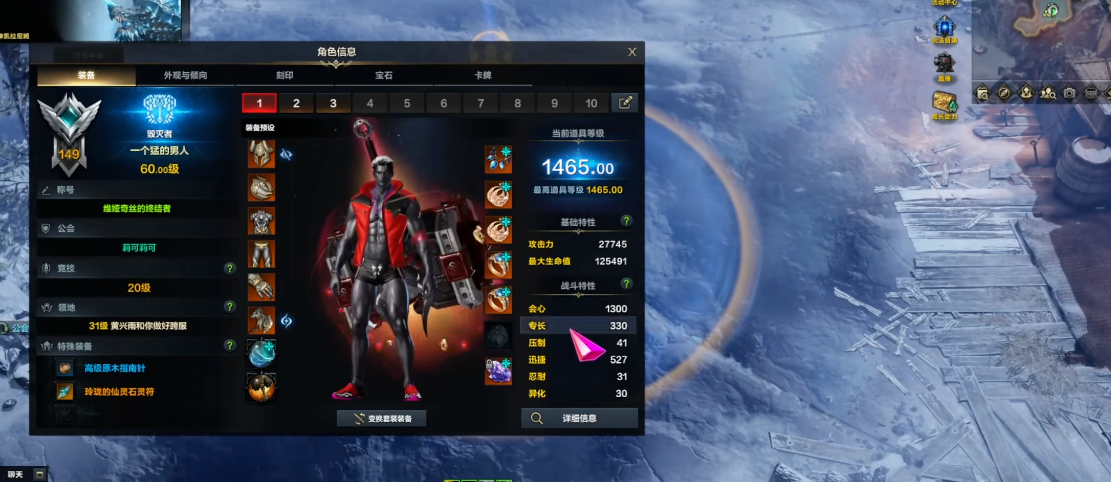Show the 宝石 gems tab
Viewport: 1111px width, 482px height.
tap(384, 76)
